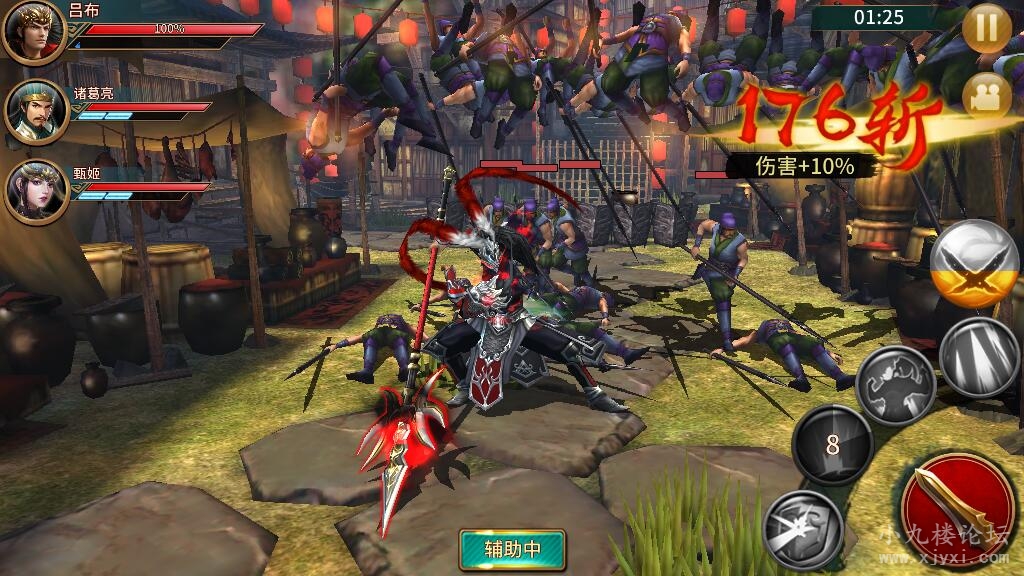Pause the battle with the pause button
Image resolution: width=1024 pixels, height=576 pixels.
tap(986, 27)
